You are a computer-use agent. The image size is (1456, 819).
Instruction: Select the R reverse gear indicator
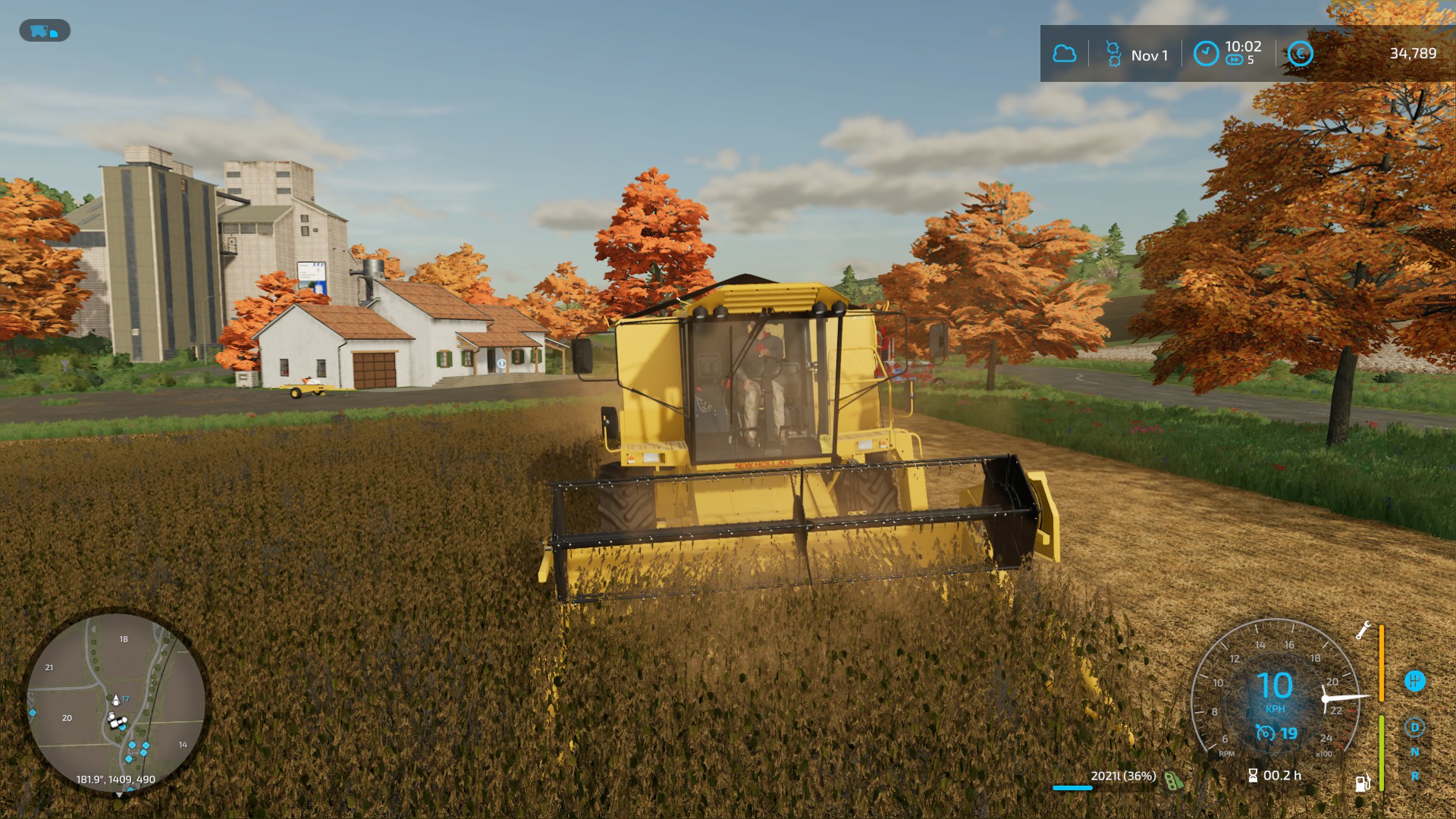1414,776
